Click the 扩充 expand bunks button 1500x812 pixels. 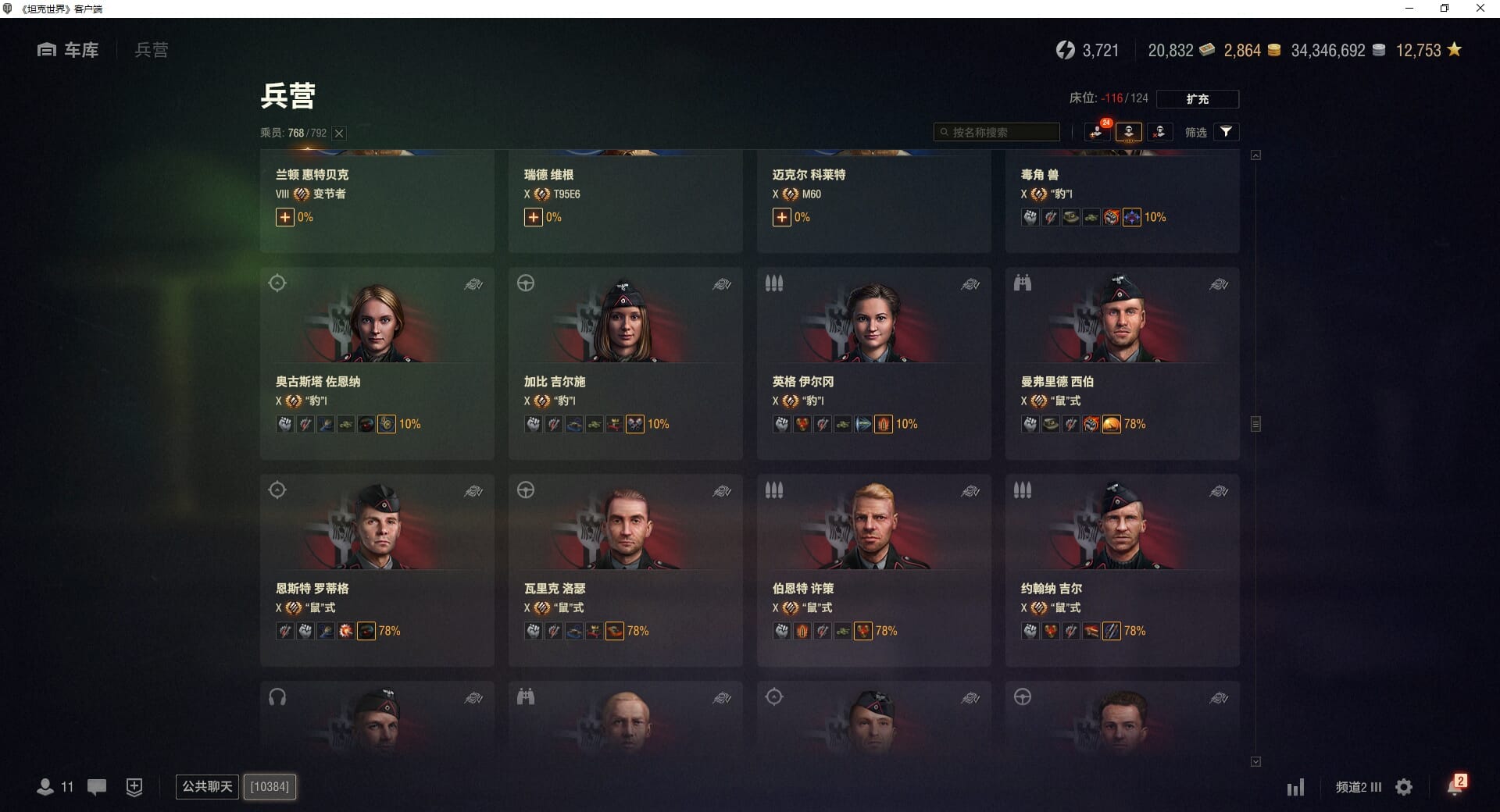(1197, 99)
